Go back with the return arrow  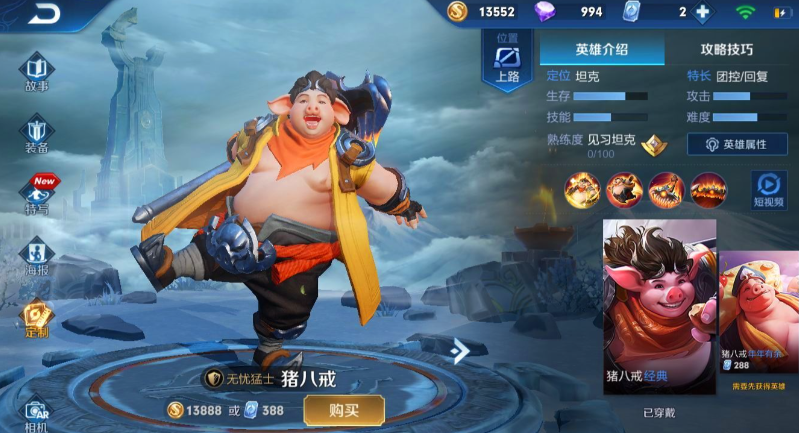click(43, 14)
